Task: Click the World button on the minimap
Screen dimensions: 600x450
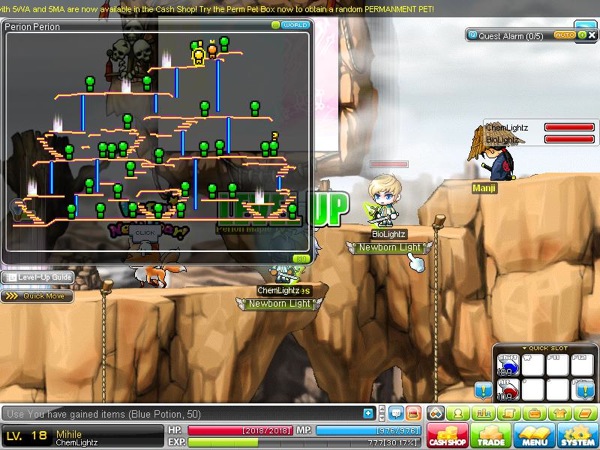Action: (295, 25)
